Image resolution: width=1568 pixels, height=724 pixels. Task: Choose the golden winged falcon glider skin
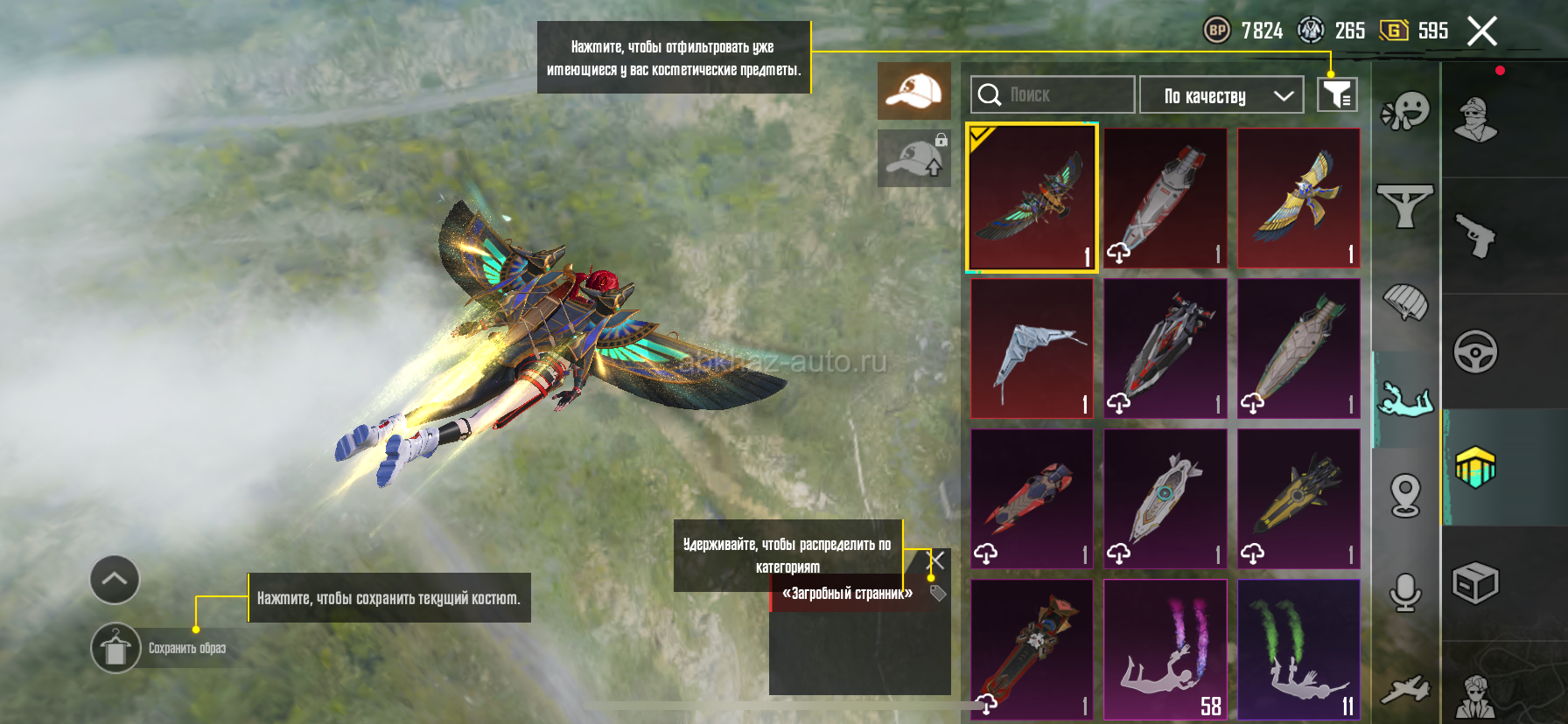pyautogui.click(x=1298, y=198)
